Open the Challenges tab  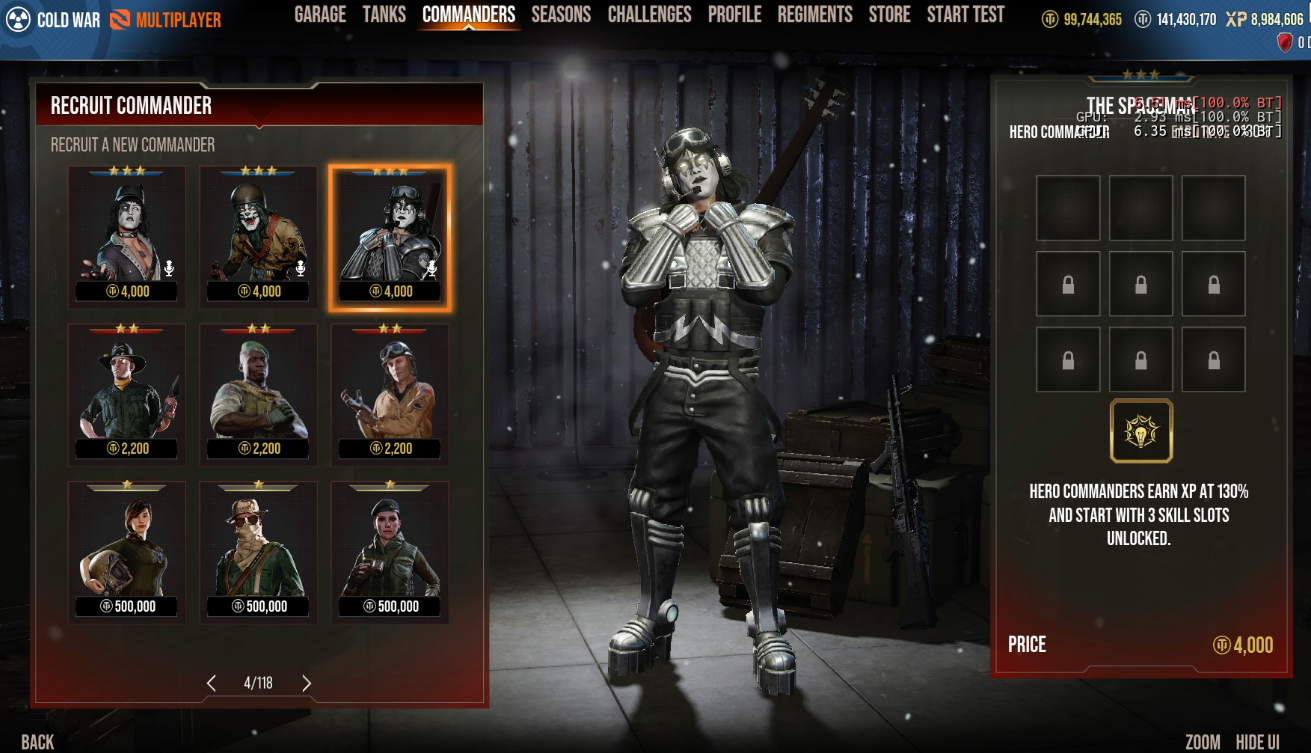point(649,14)
